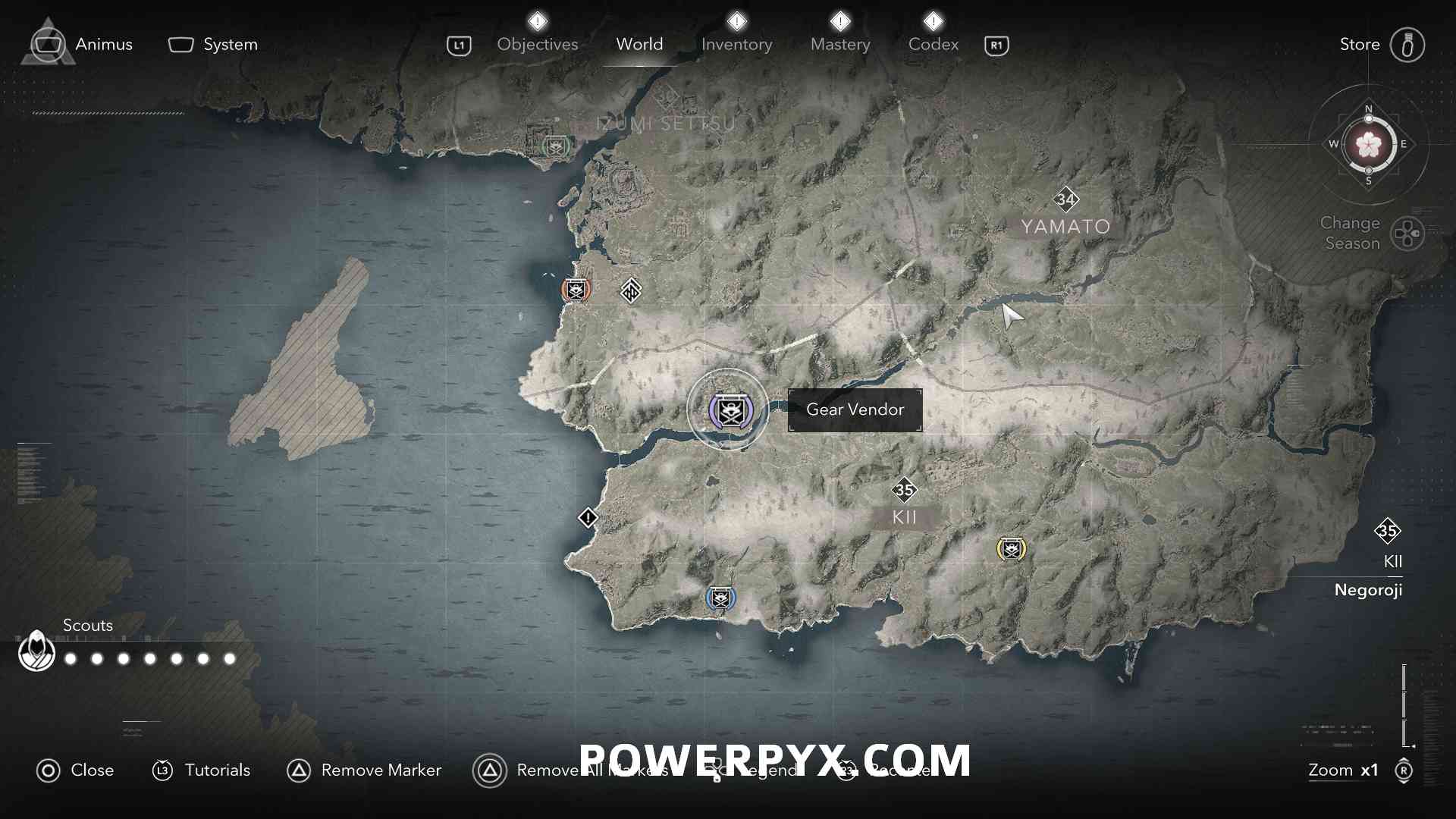Open the System menu
The image size is (1456, 819).
point(213,45)
